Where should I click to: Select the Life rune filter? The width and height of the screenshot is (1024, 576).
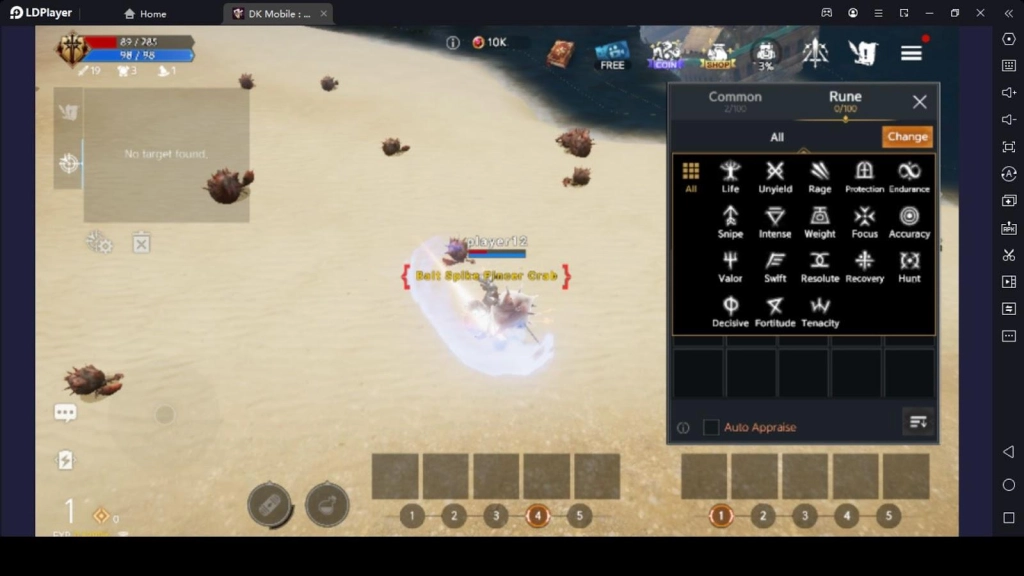(730, 176)
